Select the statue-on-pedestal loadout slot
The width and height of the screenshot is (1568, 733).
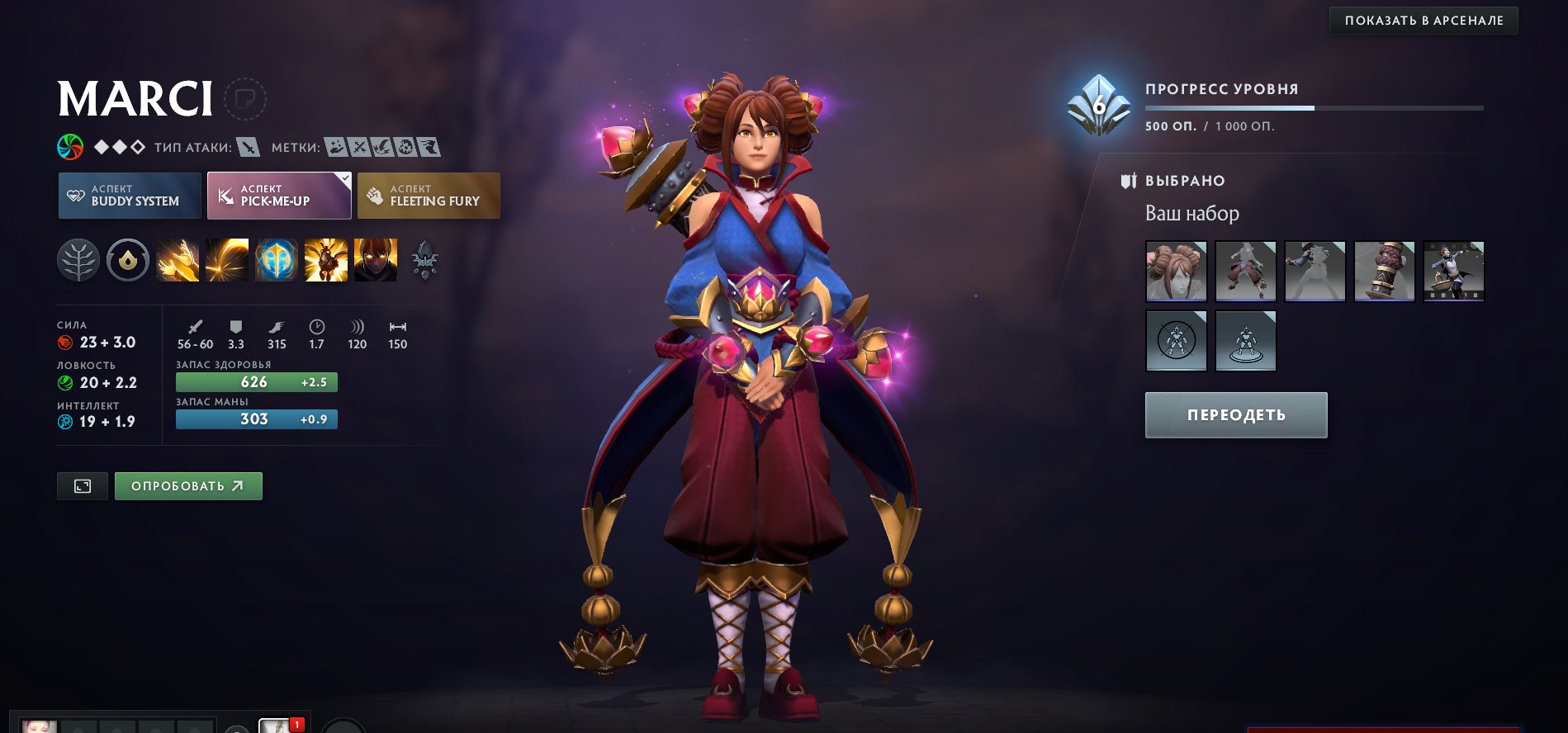coord(1246,341)
